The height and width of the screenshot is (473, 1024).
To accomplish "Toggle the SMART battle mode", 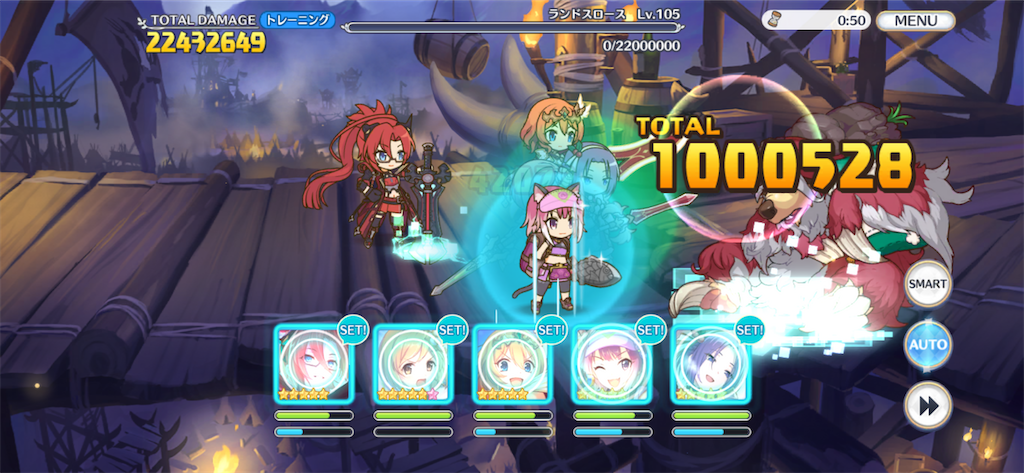I will point(927,284).
